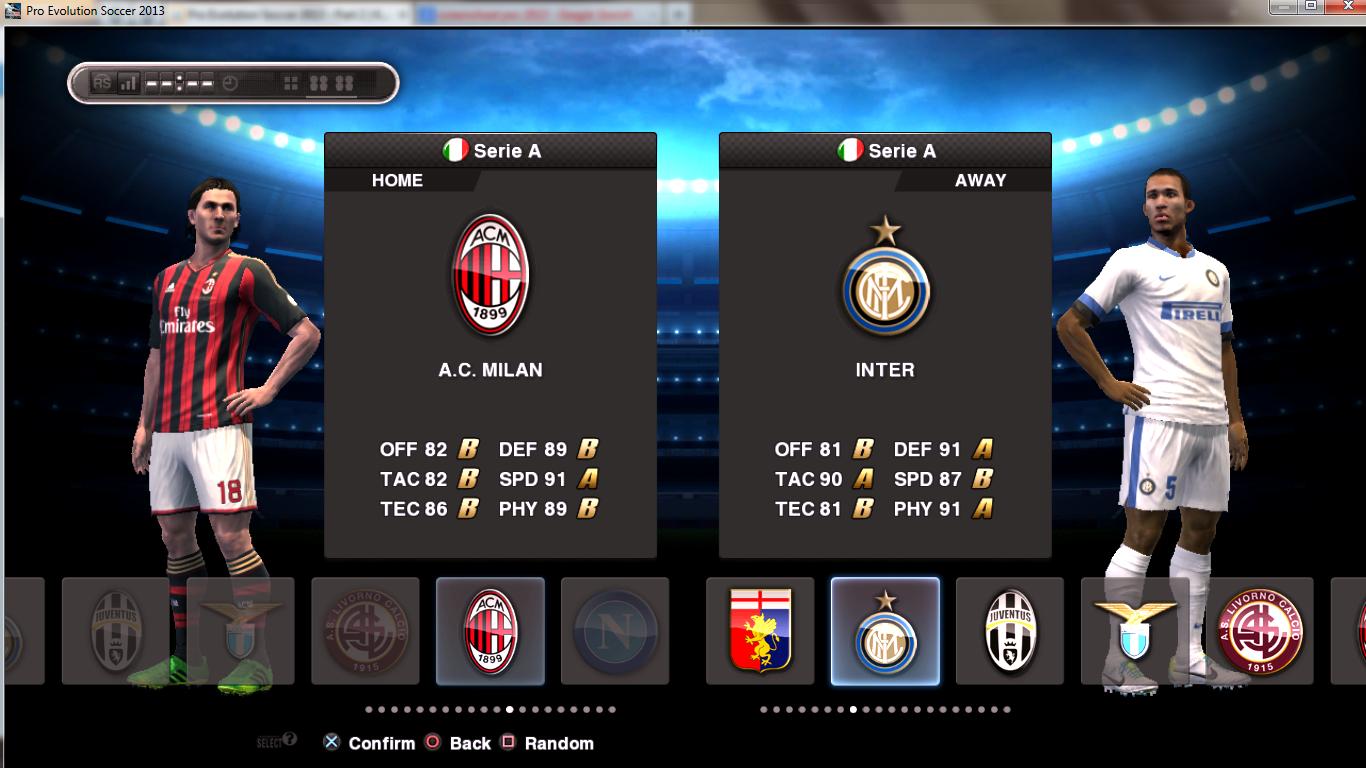
Task: Choose Juventus from the home team row
Action: [116, 631]
